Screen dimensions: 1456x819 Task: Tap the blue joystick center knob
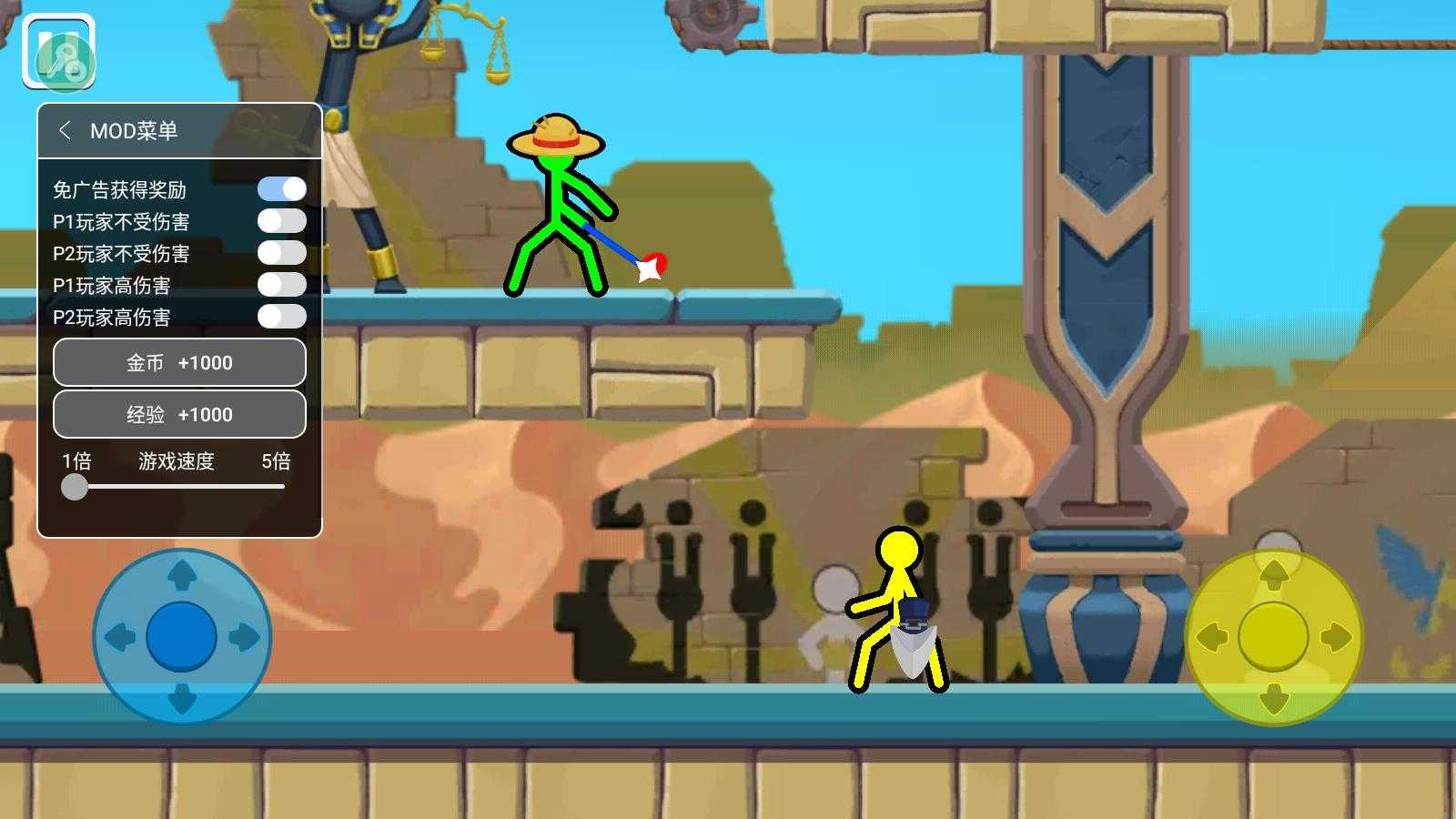pyautogui.click(x=182, y=637)
